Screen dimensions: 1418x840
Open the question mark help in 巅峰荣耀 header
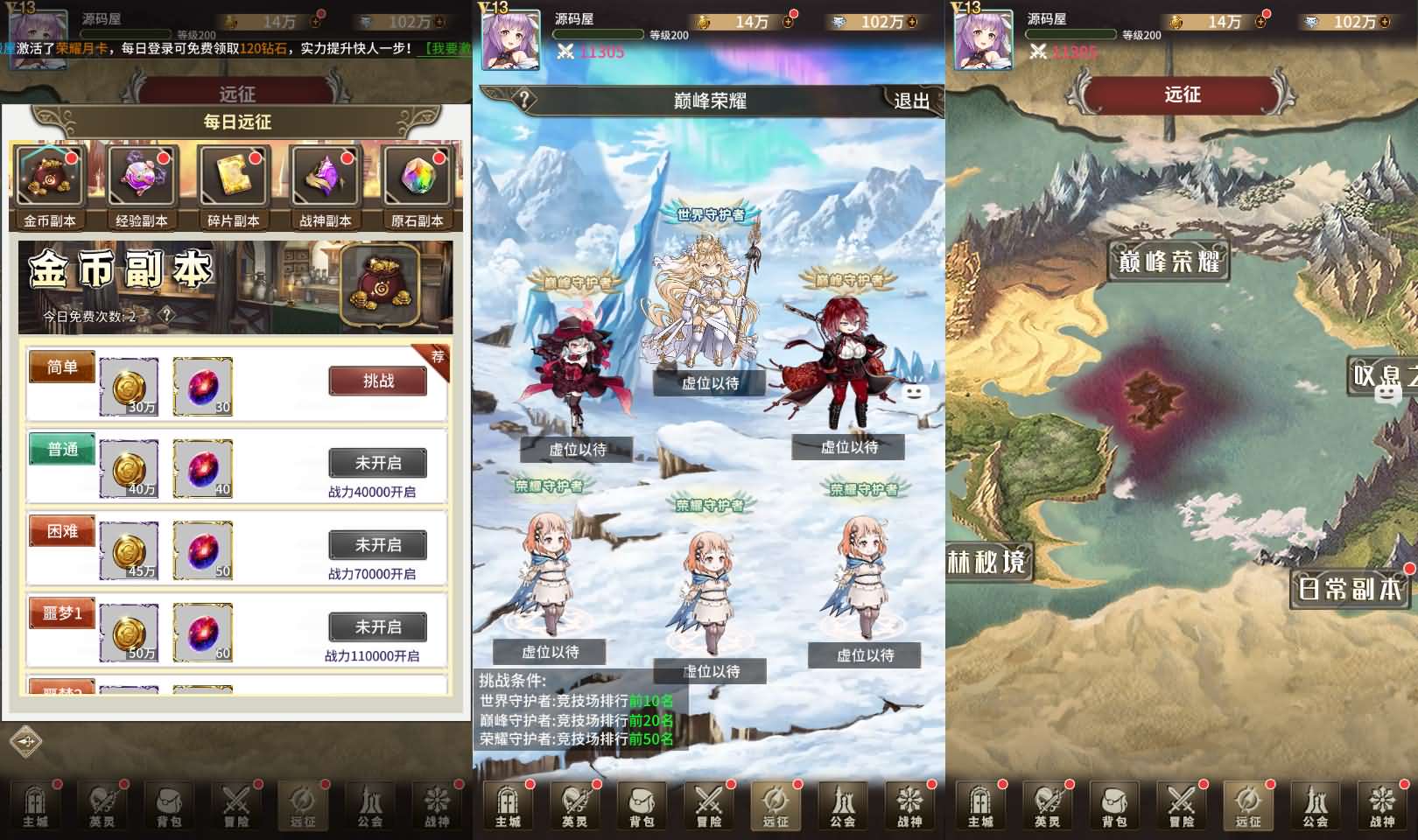pos(523,100)
